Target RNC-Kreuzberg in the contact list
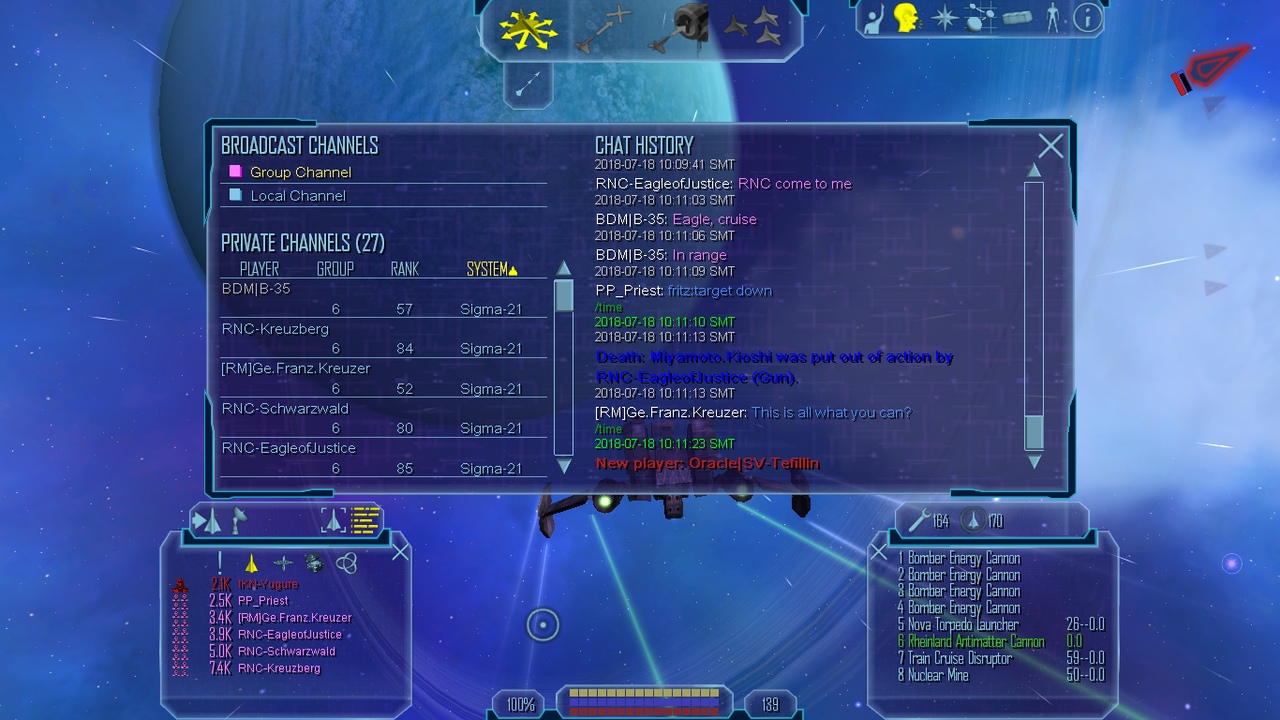 [x=279, y=668]
